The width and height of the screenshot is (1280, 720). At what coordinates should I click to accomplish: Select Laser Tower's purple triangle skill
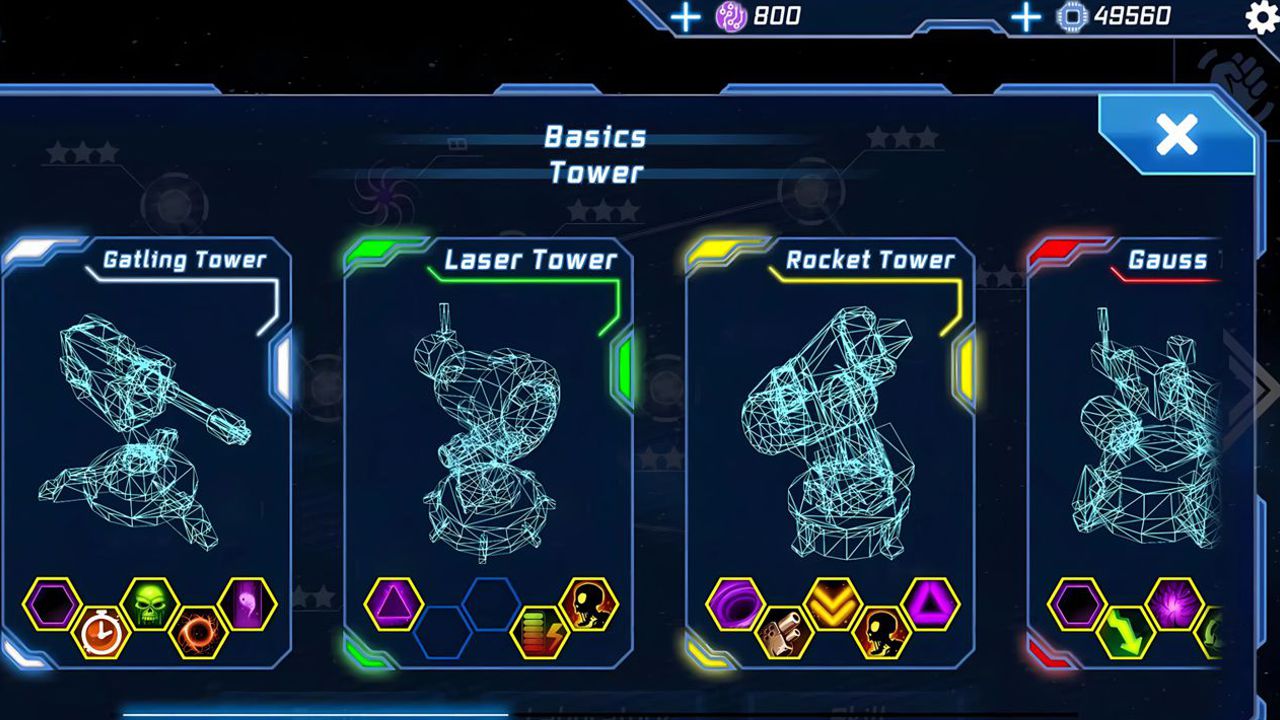393,605
